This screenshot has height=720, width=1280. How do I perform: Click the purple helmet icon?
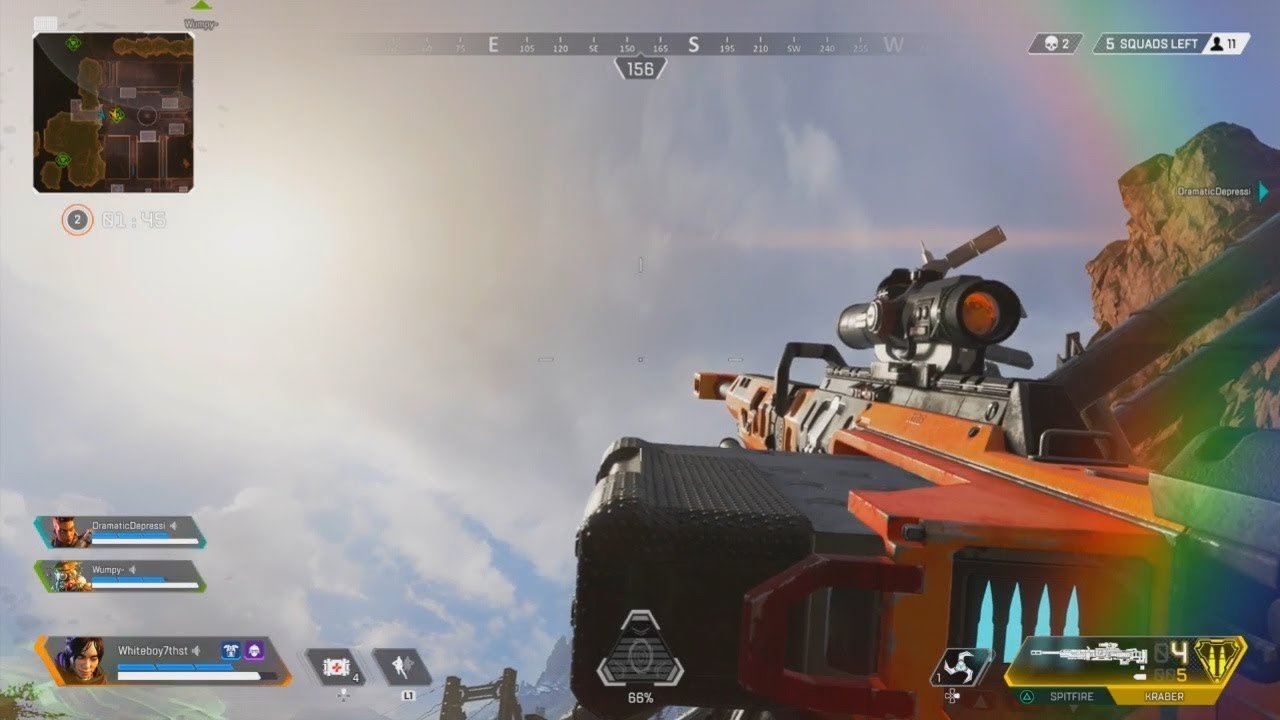pos(254,651)
